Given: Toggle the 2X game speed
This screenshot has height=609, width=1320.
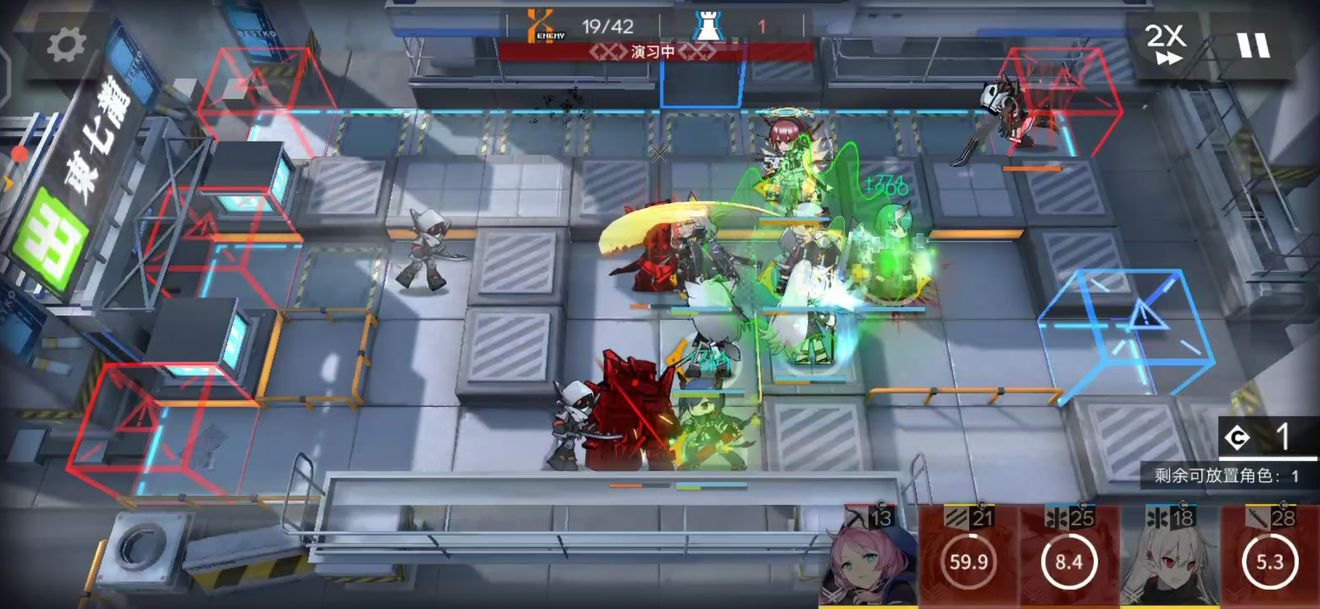Looking at the screenshot, I should pos(1164,45).
